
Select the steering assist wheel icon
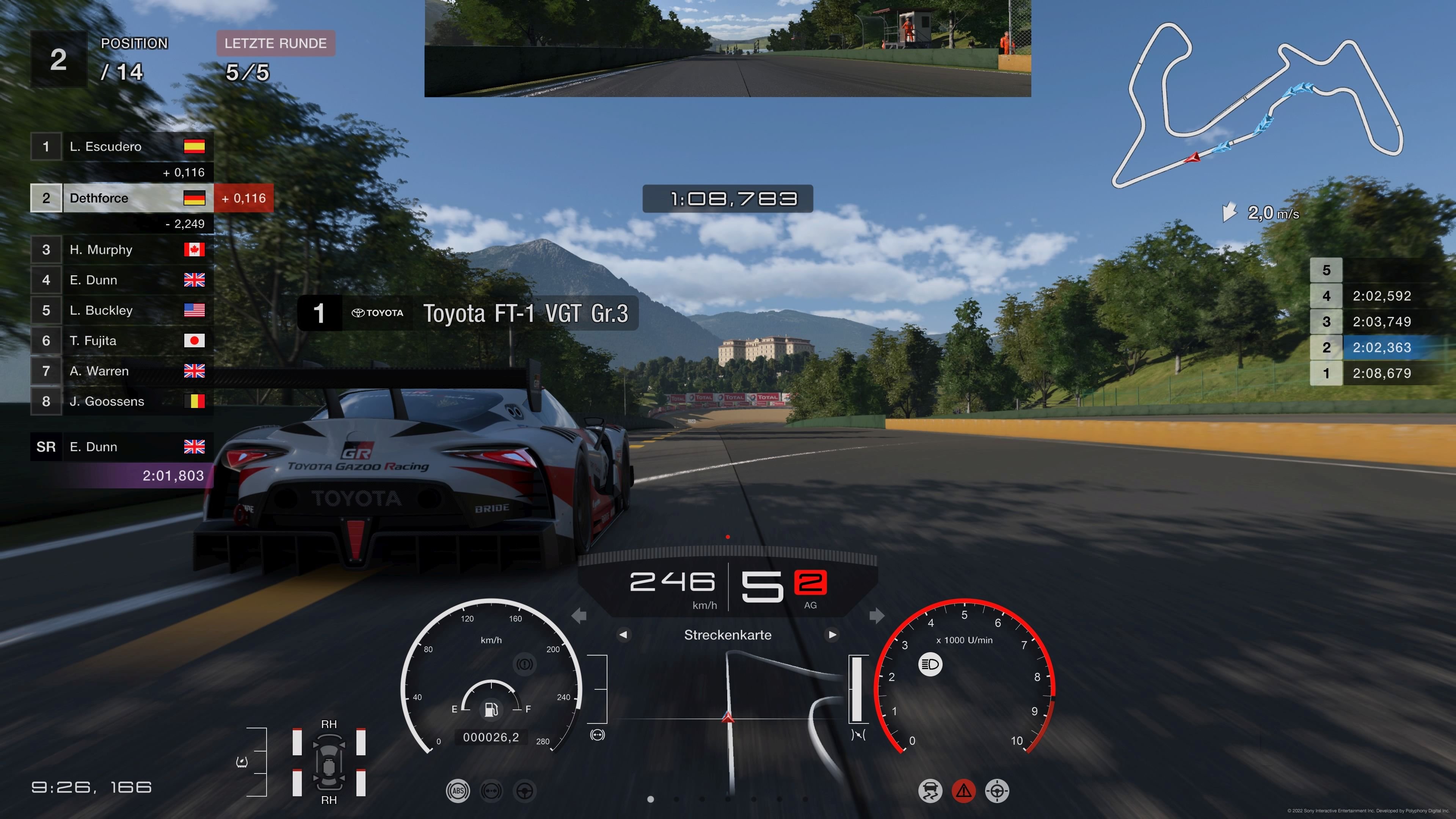point(525,791)
